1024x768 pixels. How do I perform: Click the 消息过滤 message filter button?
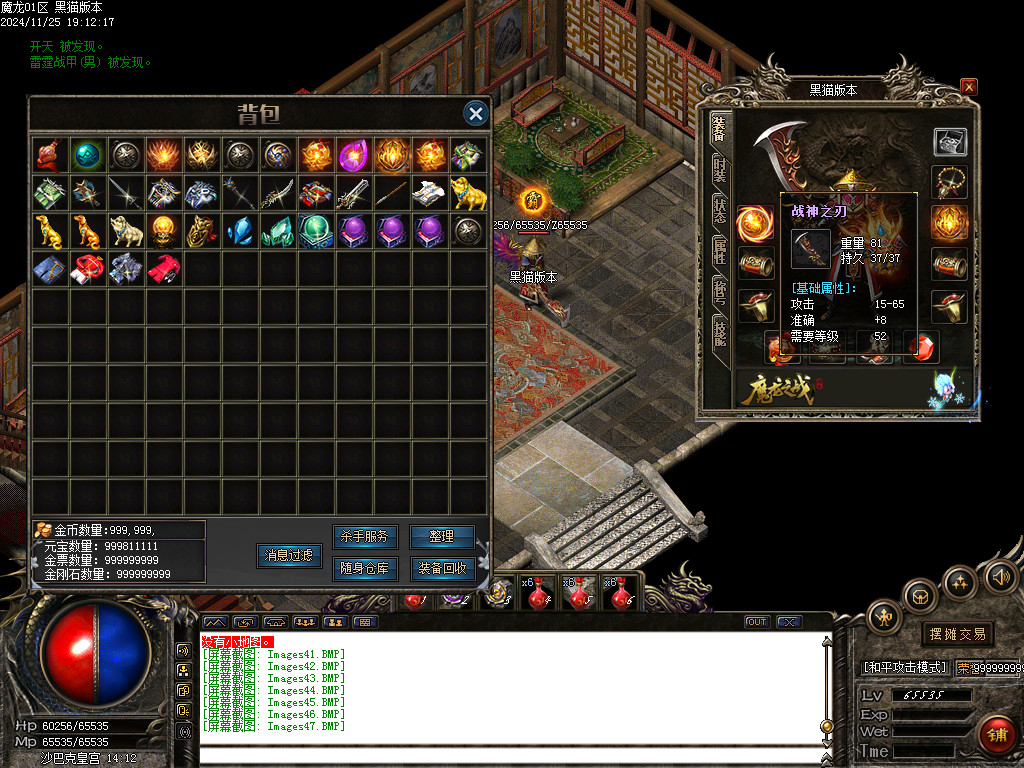point(289,555)
